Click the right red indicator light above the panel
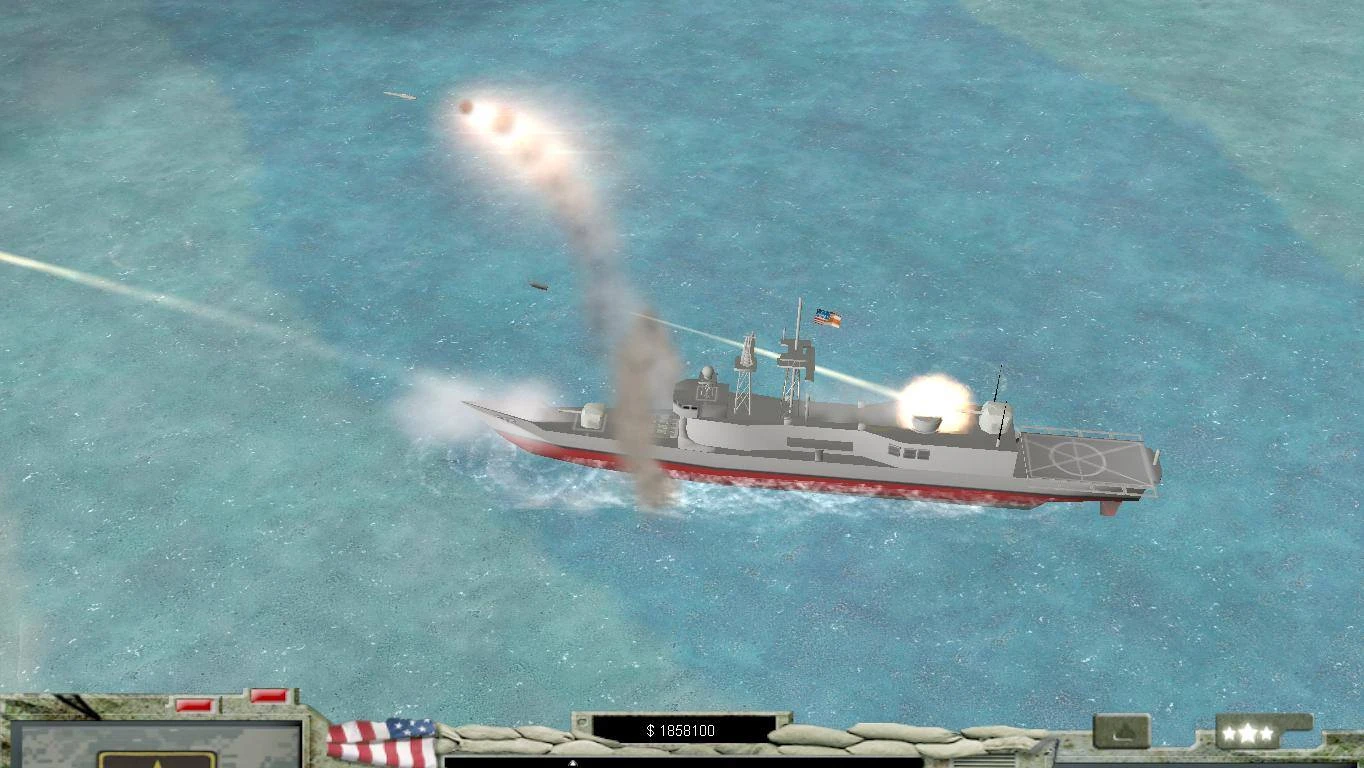The height and width of the screenshot is (768, 1364). point(268,695)
